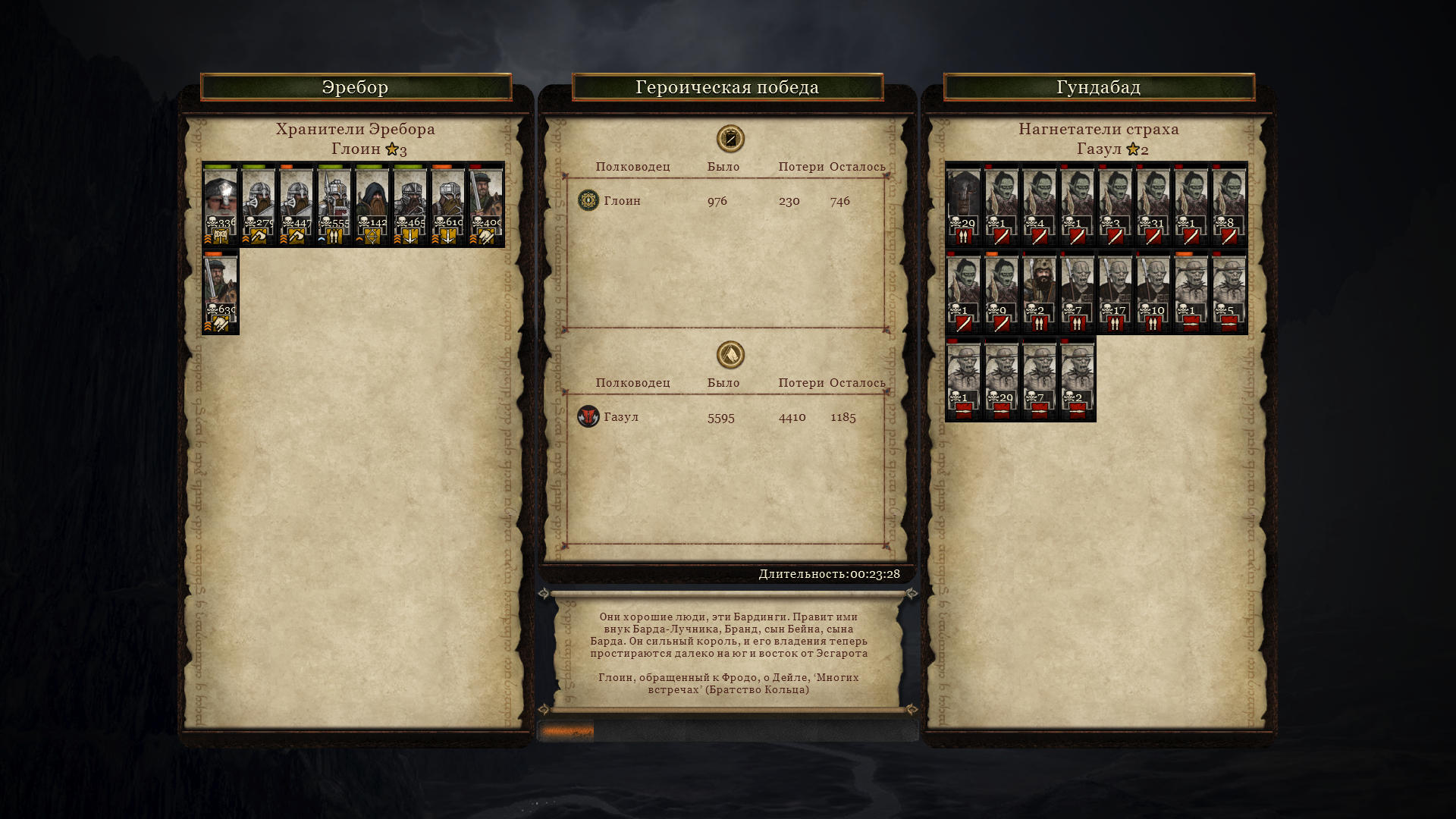Click the Erebor faction emblem beside Глоин

pyautogui.click(x=588, y=200)
